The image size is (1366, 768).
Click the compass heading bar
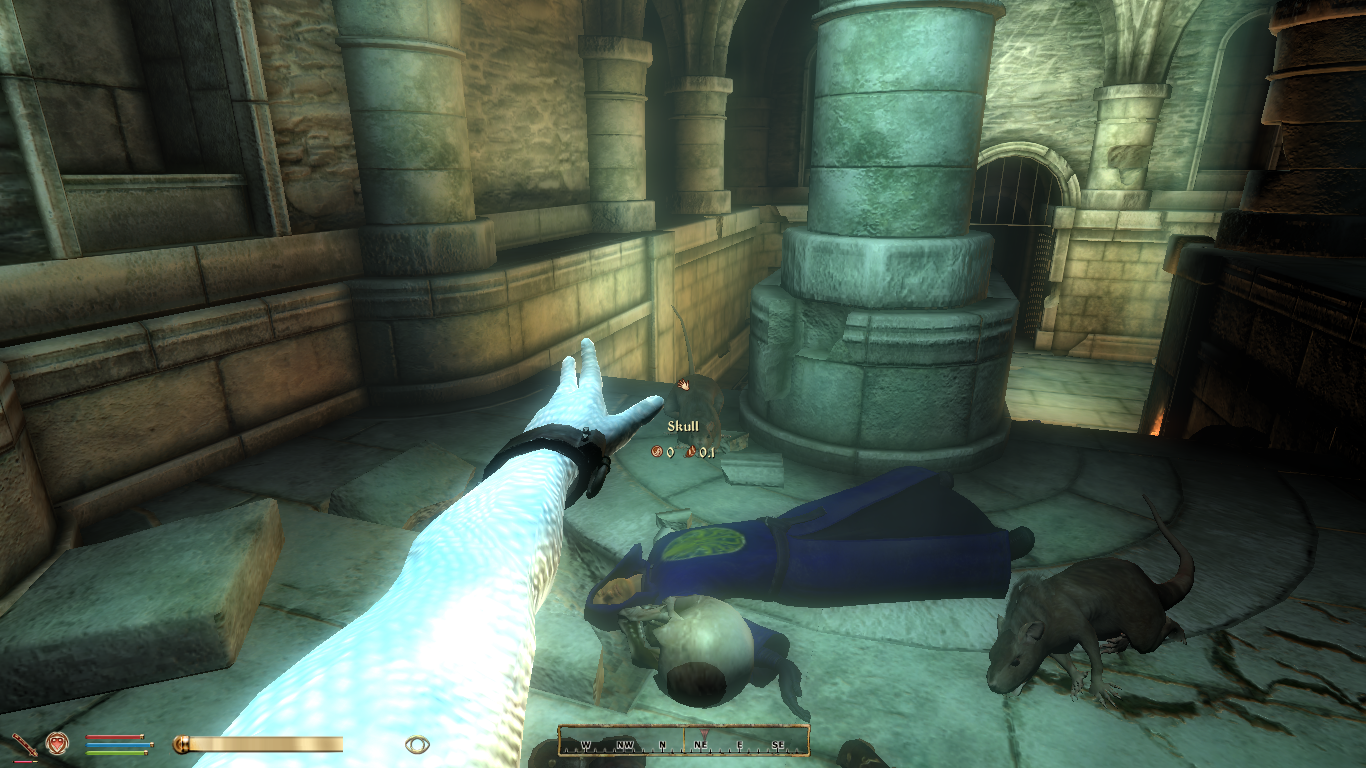(x=683, y=741)
